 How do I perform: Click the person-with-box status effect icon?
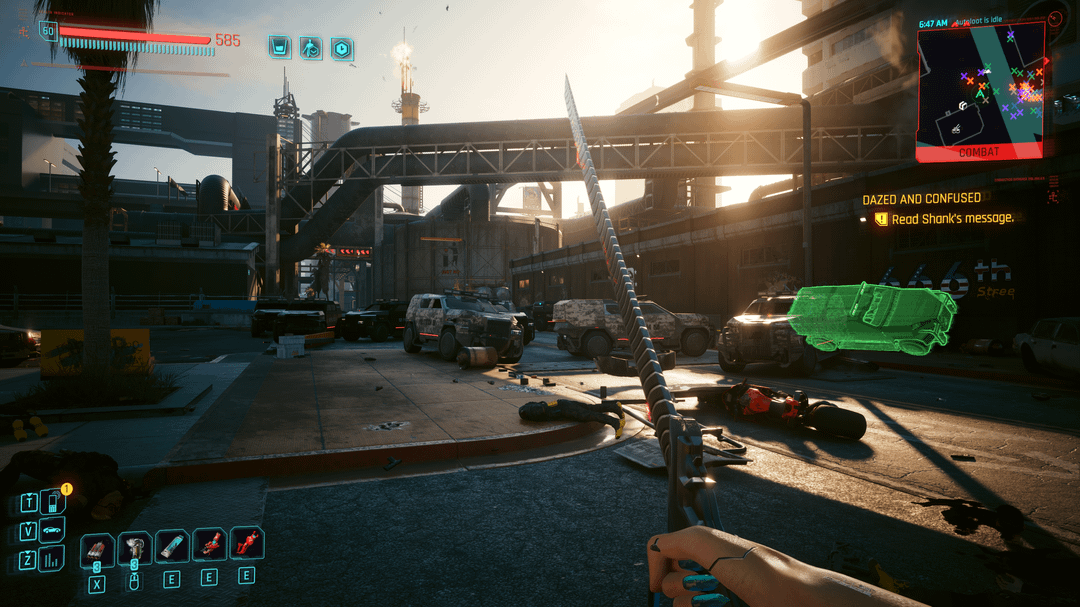point(311,47)
